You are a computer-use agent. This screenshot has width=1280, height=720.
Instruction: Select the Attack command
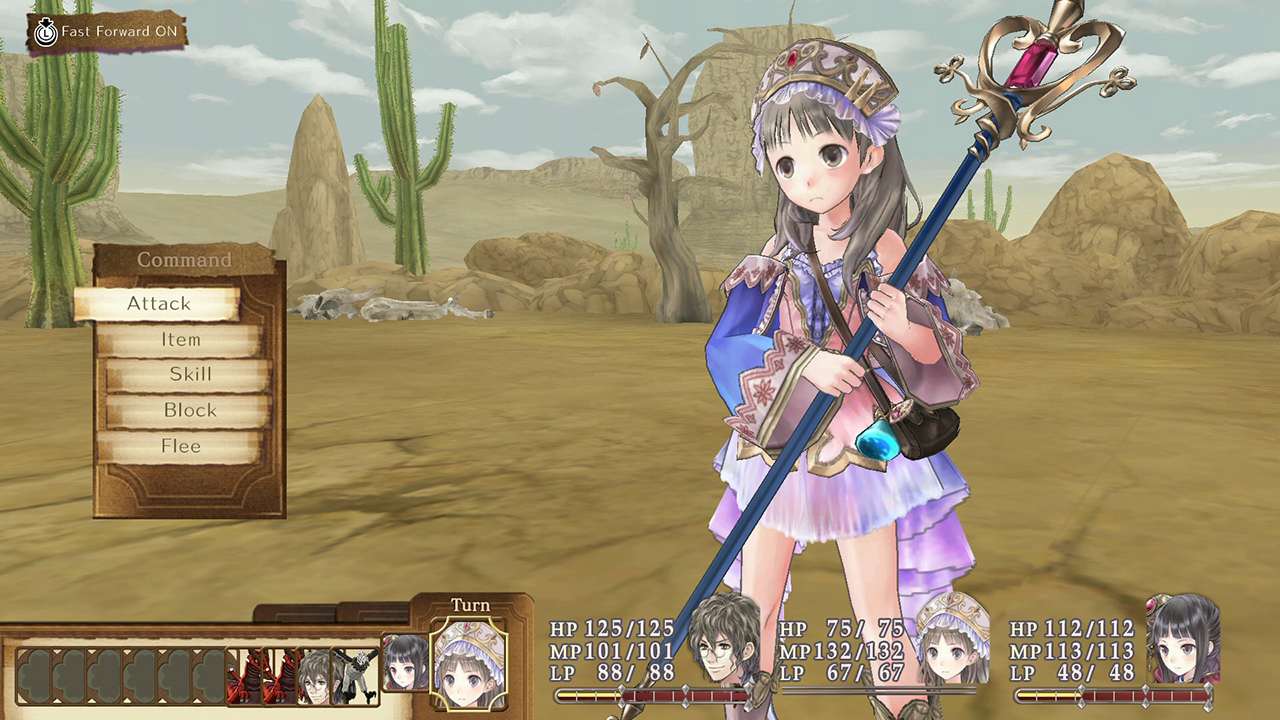(x=160, y=303)
